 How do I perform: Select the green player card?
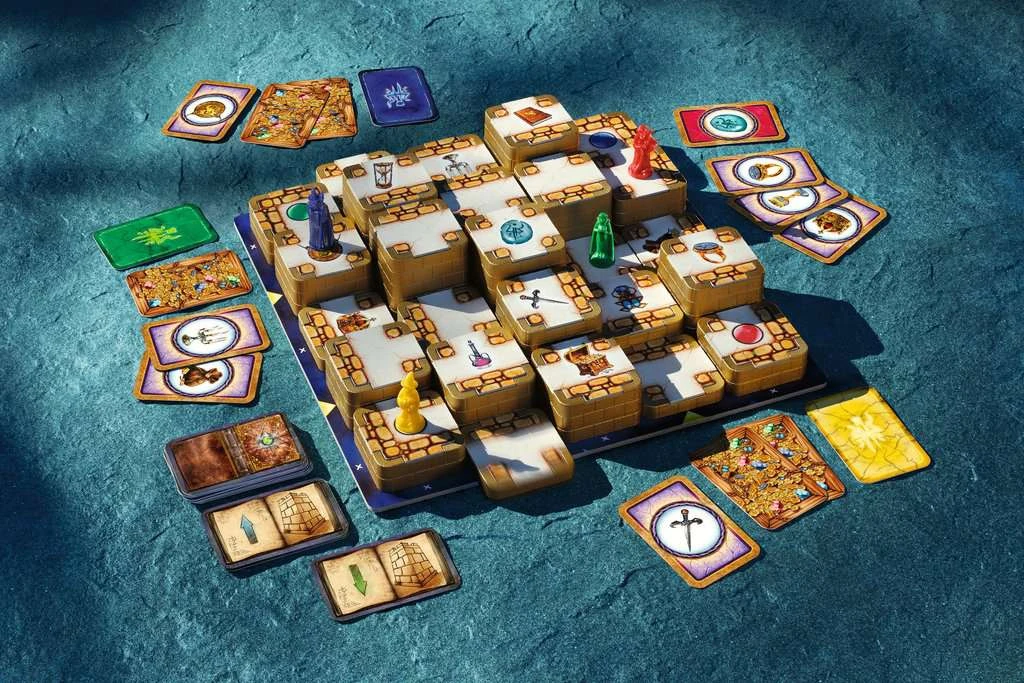[156, 235]
